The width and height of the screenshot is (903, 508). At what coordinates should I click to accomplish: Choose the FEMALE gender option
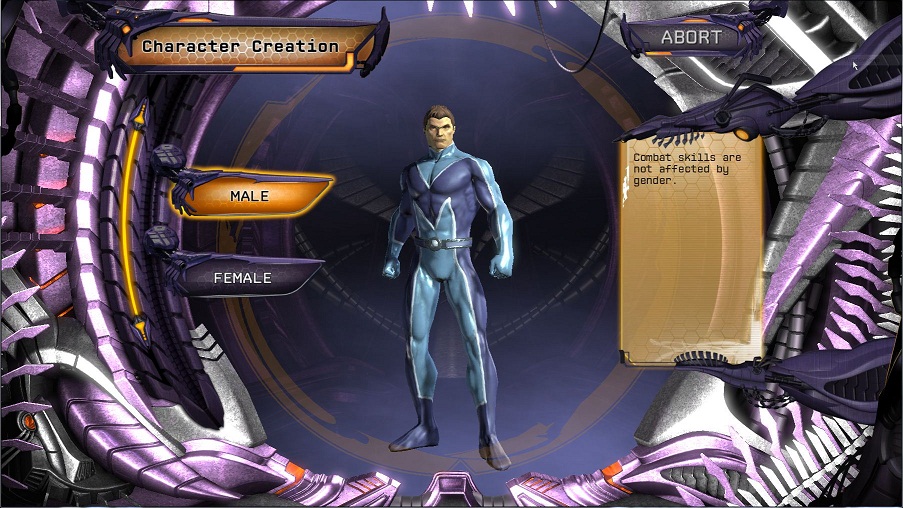pos(243,278)
